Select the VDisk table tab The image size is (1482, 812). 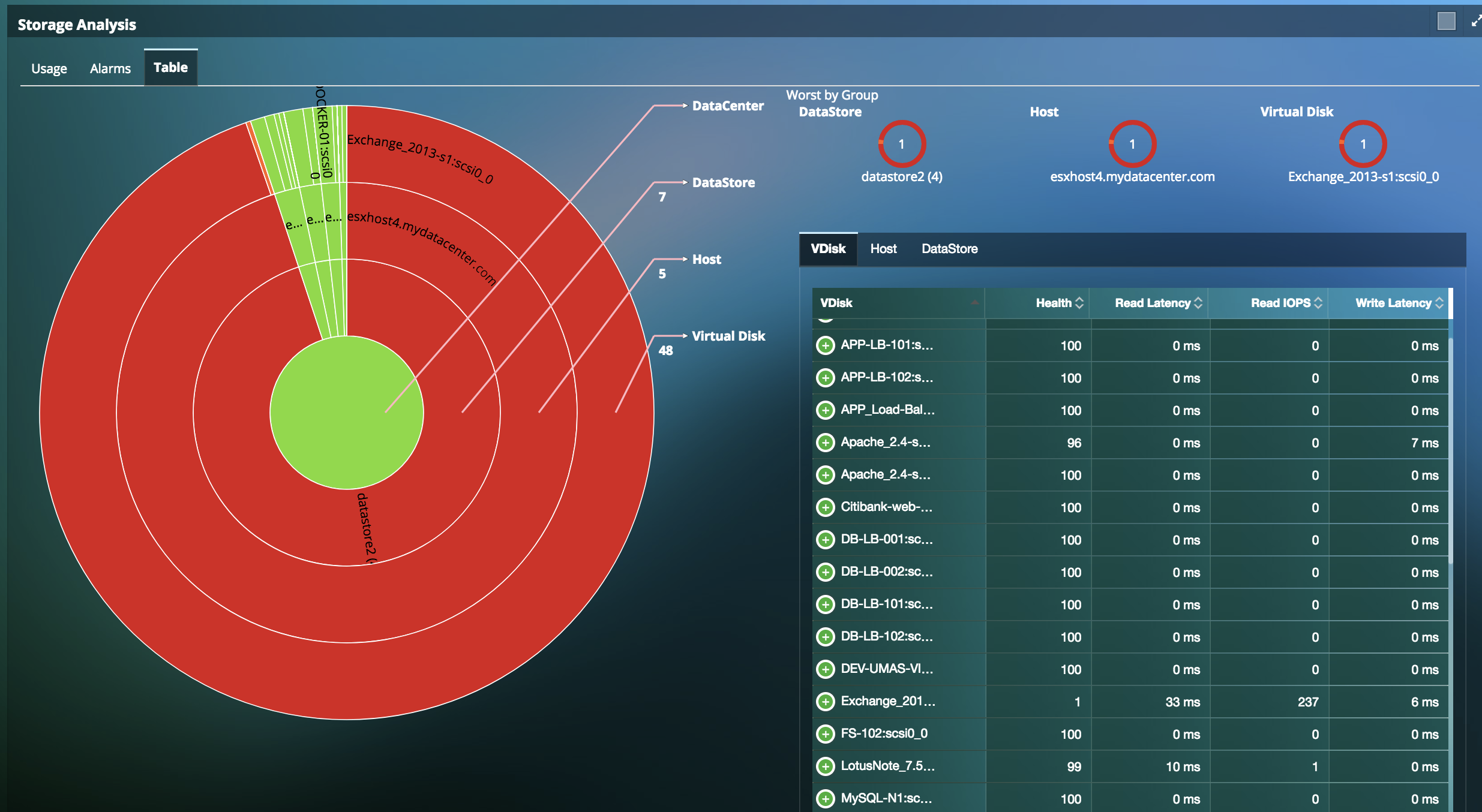828,249
